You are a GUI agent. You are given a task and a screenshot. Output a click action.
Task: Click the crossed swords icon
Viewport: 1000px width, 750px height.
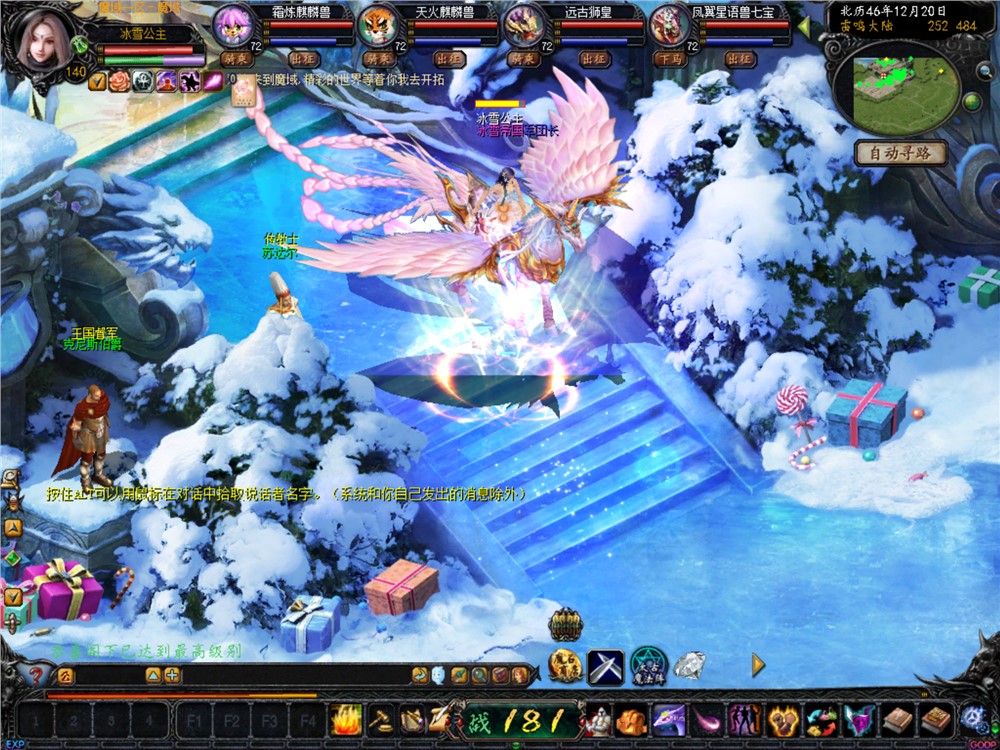[x=605, y=666]
